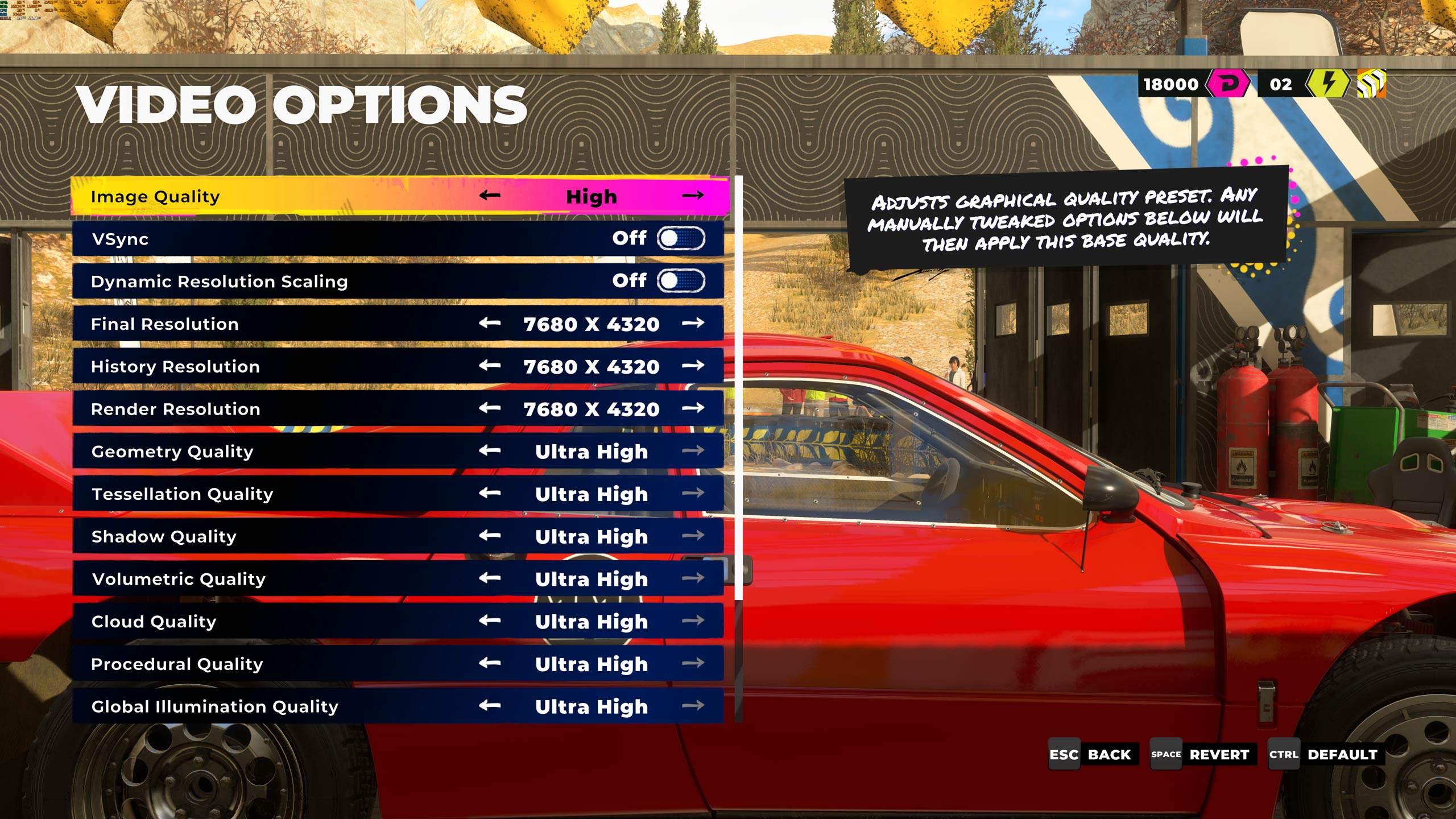Decrease Global Illumination Quality left arrow
This screenshot has height=819, width=1456.
click(x=489, y=705)
